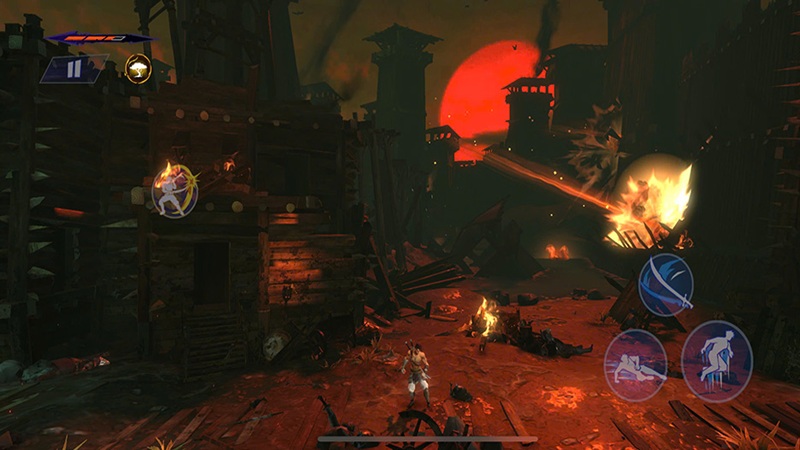Attack with the curved sword button

[666, 283]
